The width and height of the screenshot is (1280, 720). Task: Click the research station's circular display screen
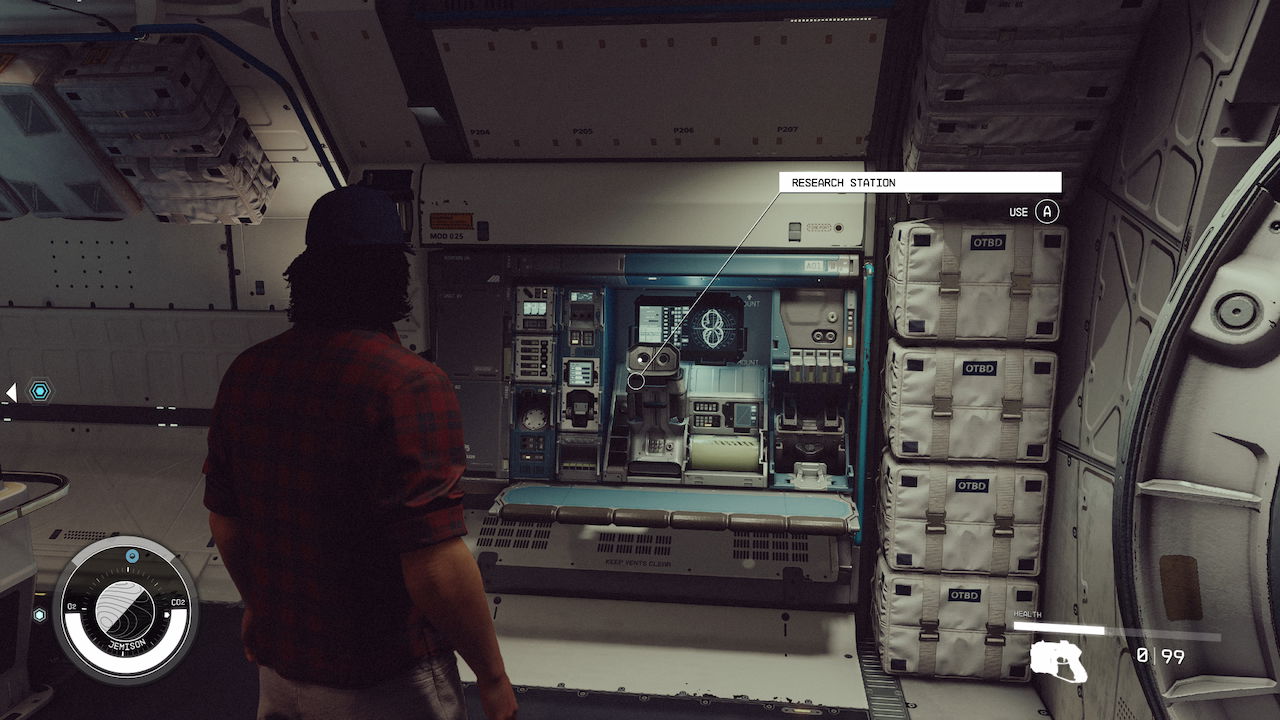pyautogui.click(x=712, y=330)
